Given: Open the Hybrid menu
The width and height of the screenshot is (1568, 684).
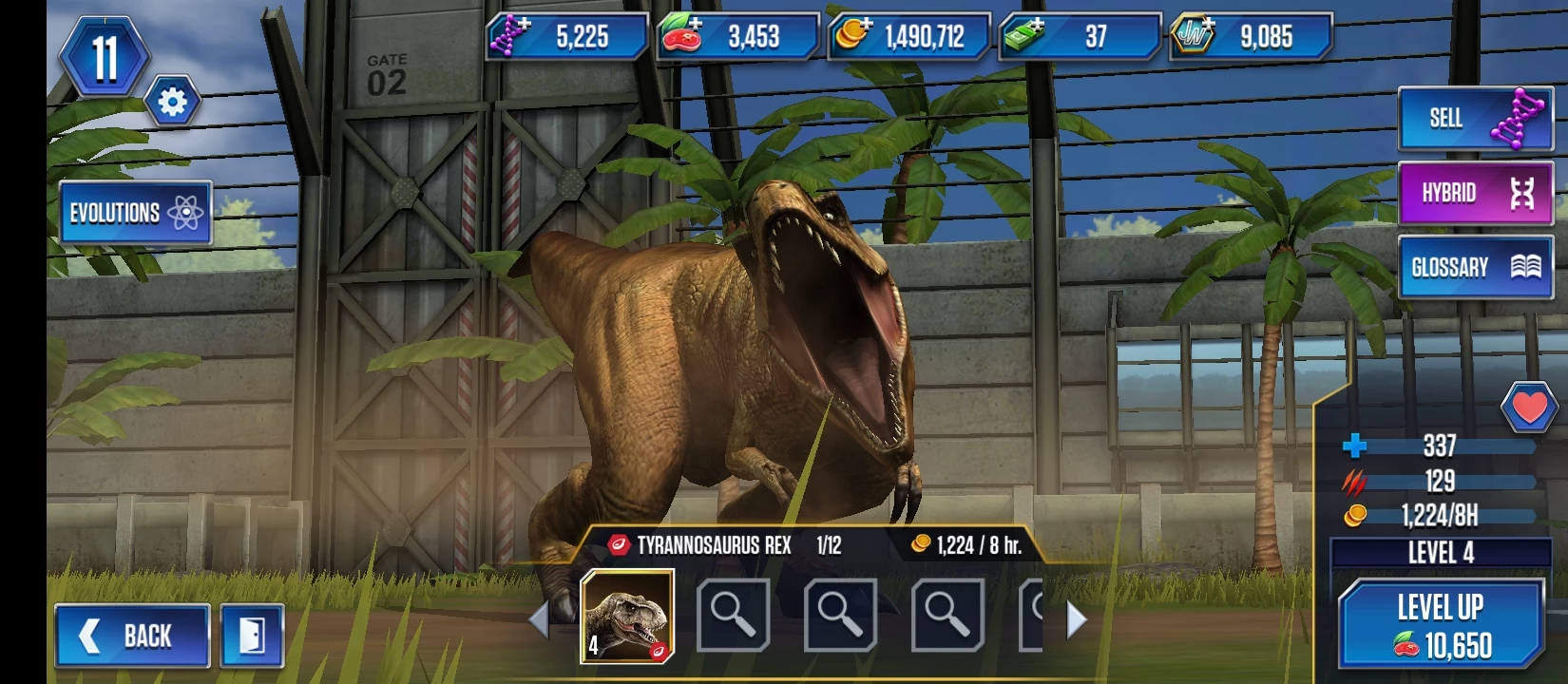Looking at the screenshot, I should coord(1473,193).
